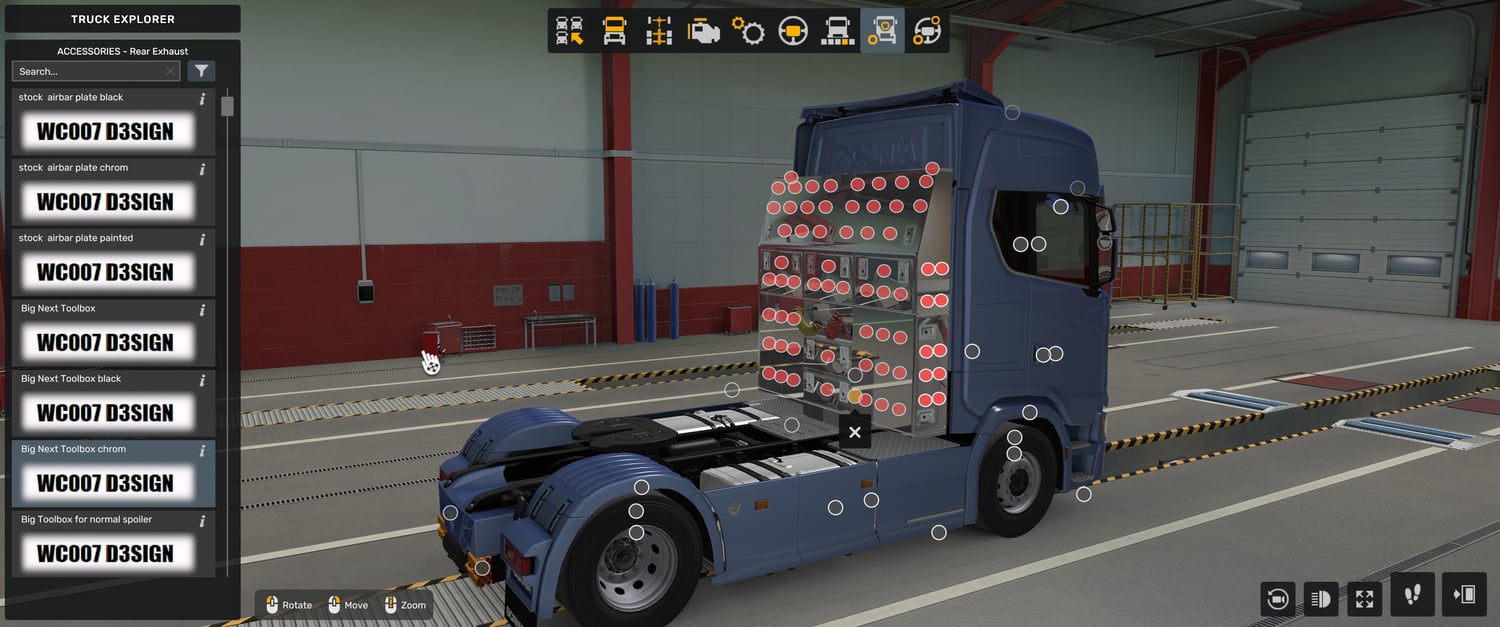
Task: Open the gears transmission category
Action: pyautogui.click(x=748, y=31)
